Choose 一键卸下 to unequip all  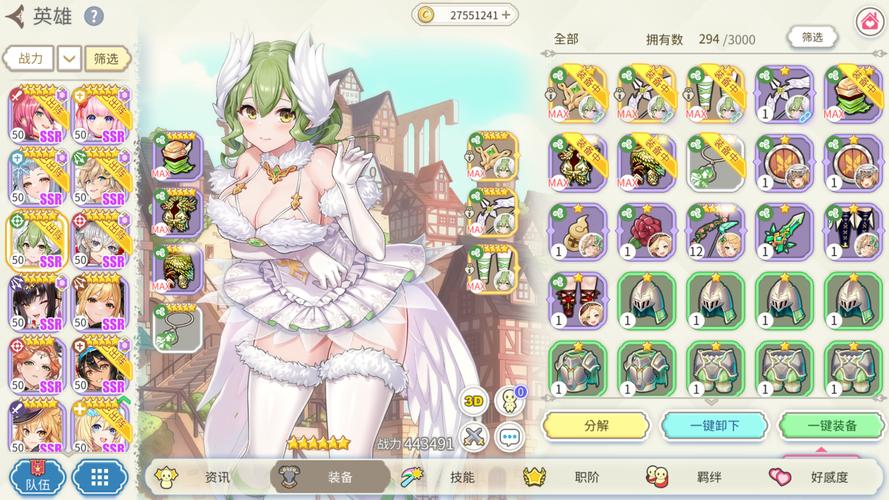point(714,425)
